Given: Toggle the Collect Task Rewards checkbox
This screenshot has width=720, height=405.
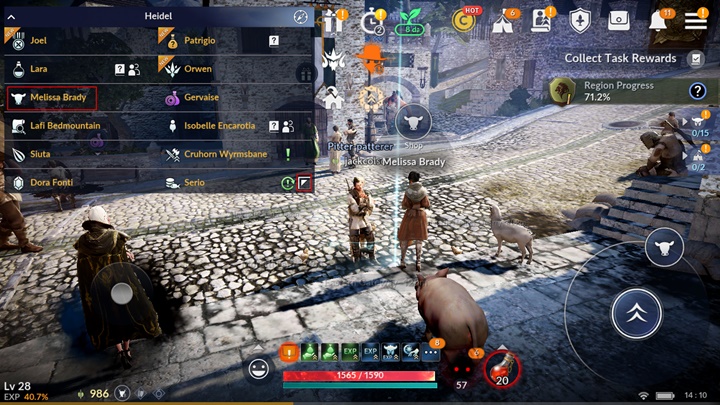Looking at the screenshot, I should pyautogui.click(x=696, y=59).
